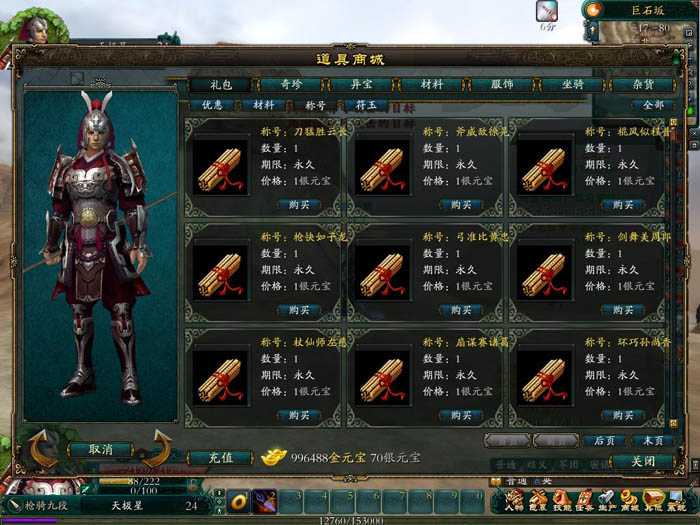
Task: Rotate character preview with left arrow
Action: pyautogui.click(x=42, y=448)
